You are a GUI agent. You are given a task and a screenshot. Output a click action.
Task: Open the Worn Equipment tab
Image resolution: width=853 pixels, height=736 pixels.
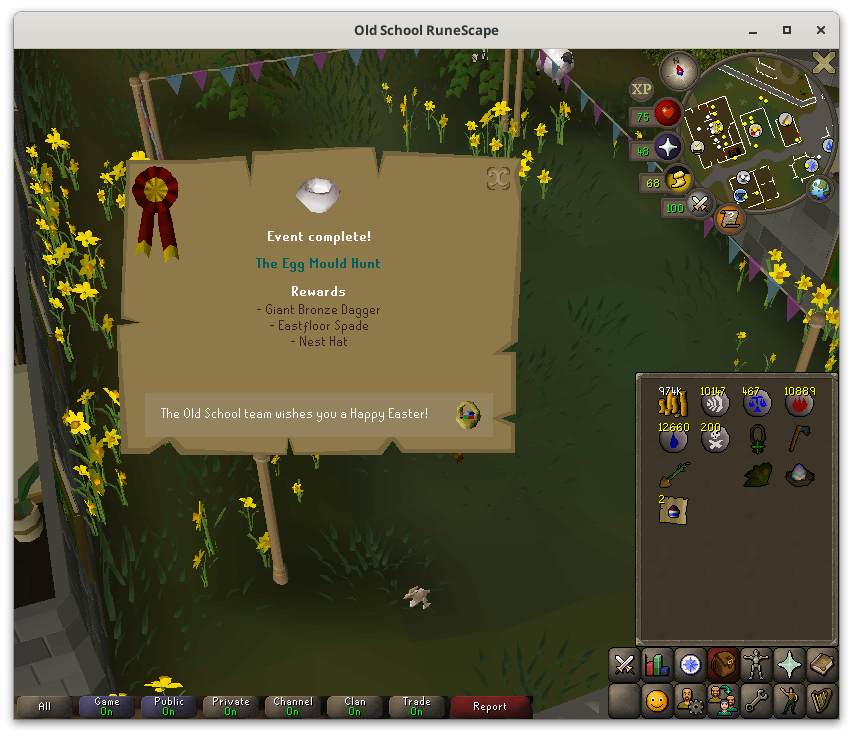point(755,664)
